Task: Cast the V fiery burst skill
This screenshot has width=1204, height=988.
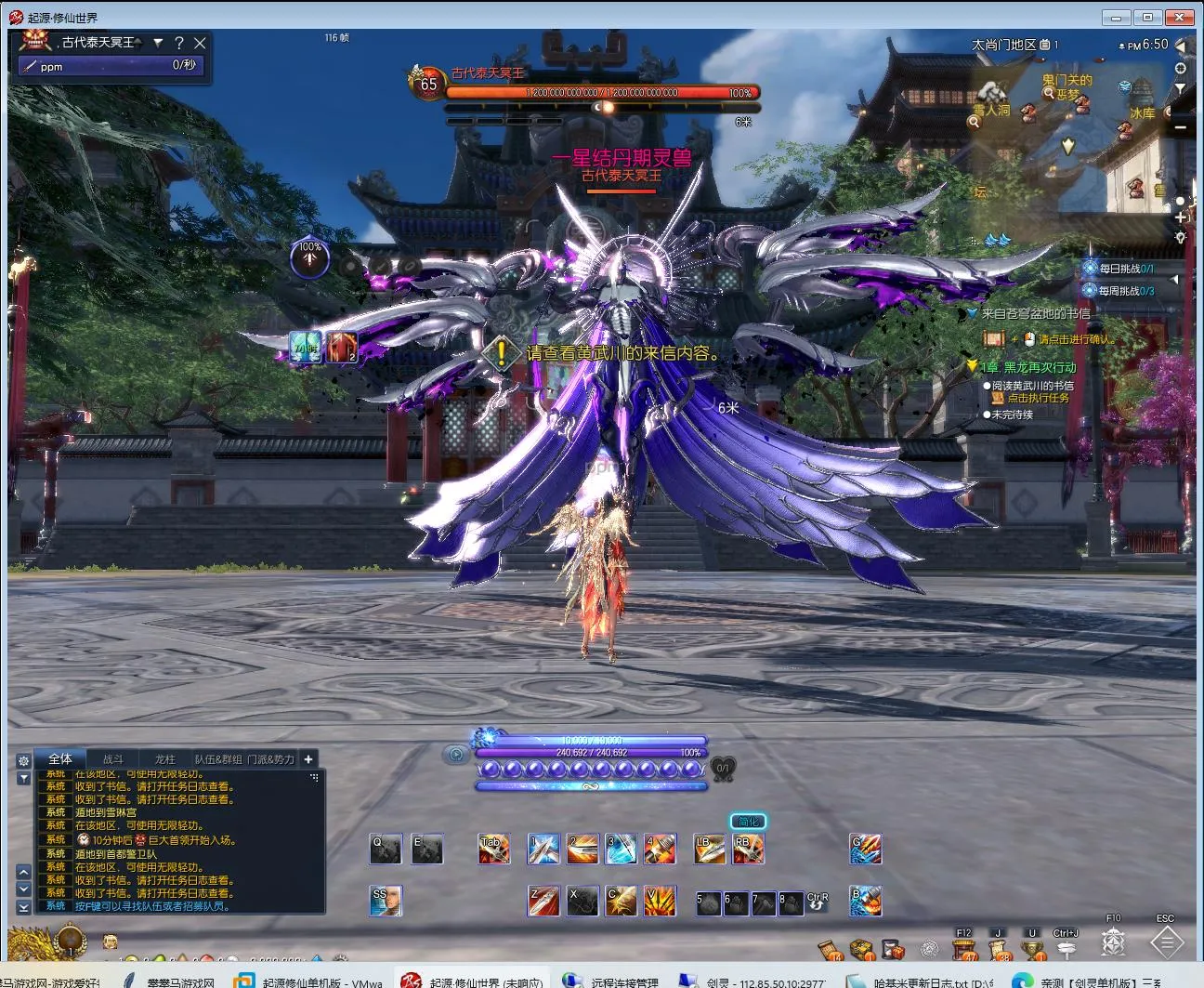Action: [x=660, y=901]
